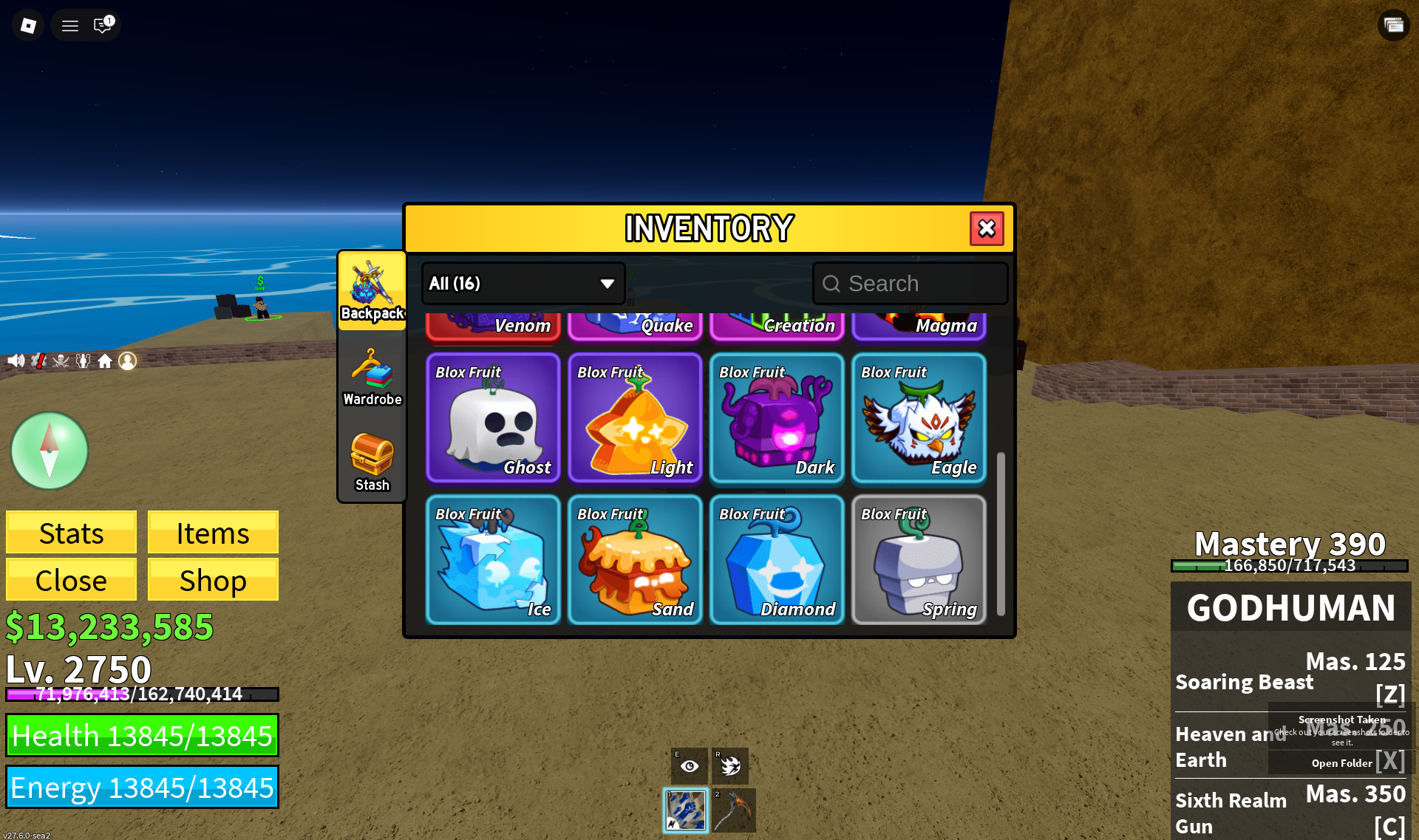
Task: Select the Backpack tab
Action: (372, 291)
